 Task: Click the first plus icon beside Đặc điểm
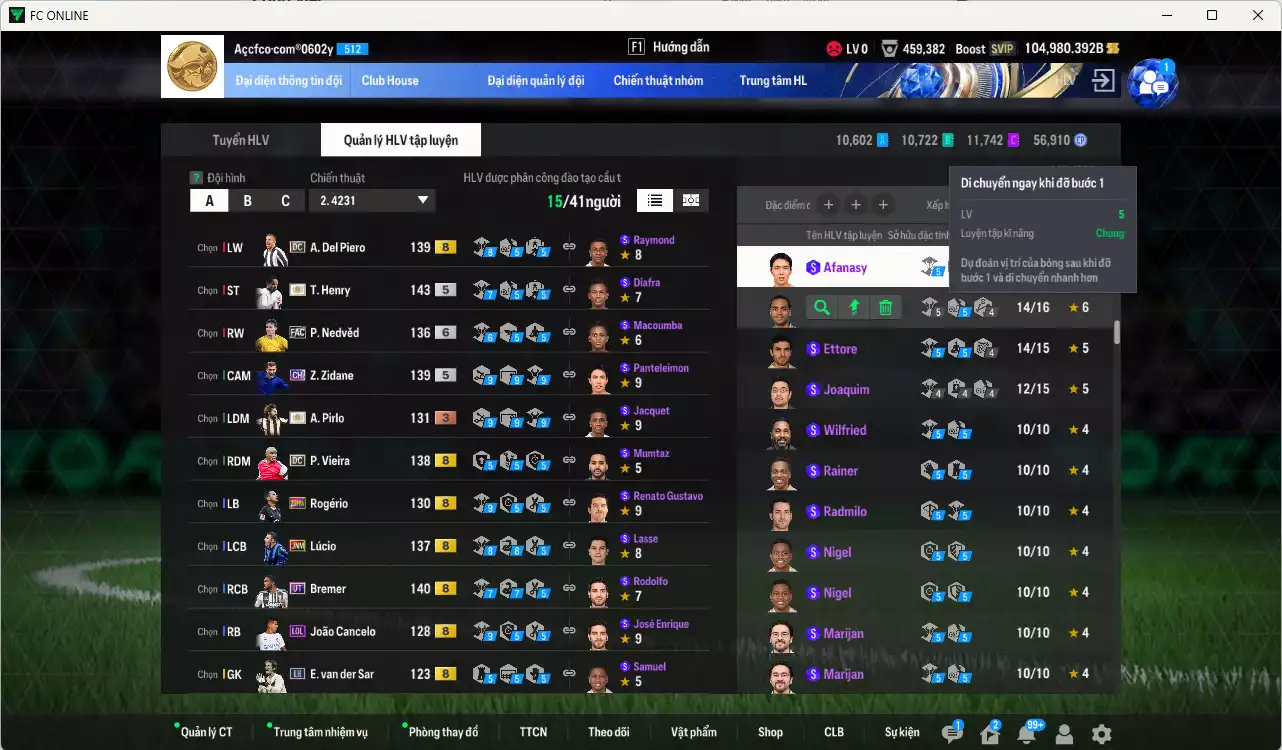(x=828, y=205)
